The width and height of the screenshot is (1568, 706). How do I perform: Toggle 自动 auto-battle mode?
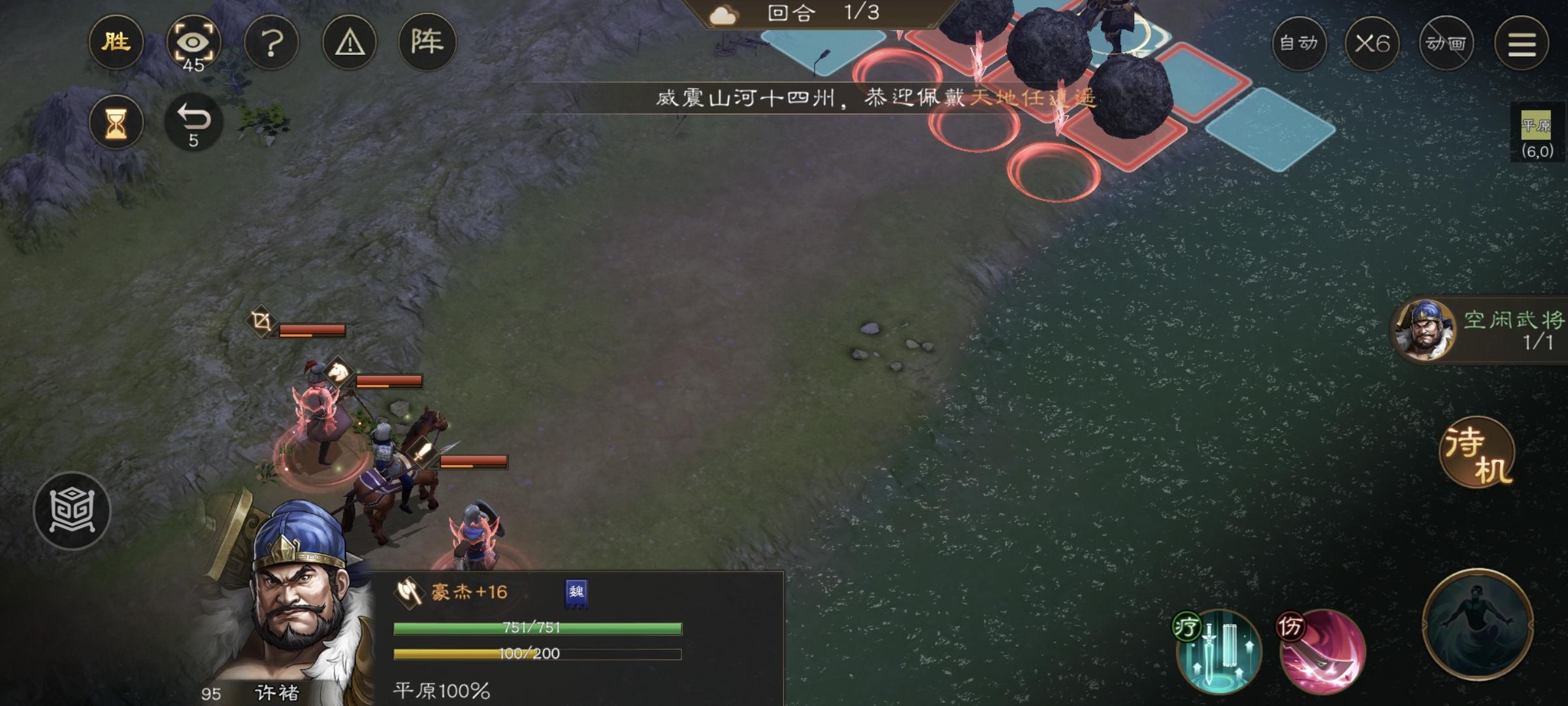[x=1299, y=42]
